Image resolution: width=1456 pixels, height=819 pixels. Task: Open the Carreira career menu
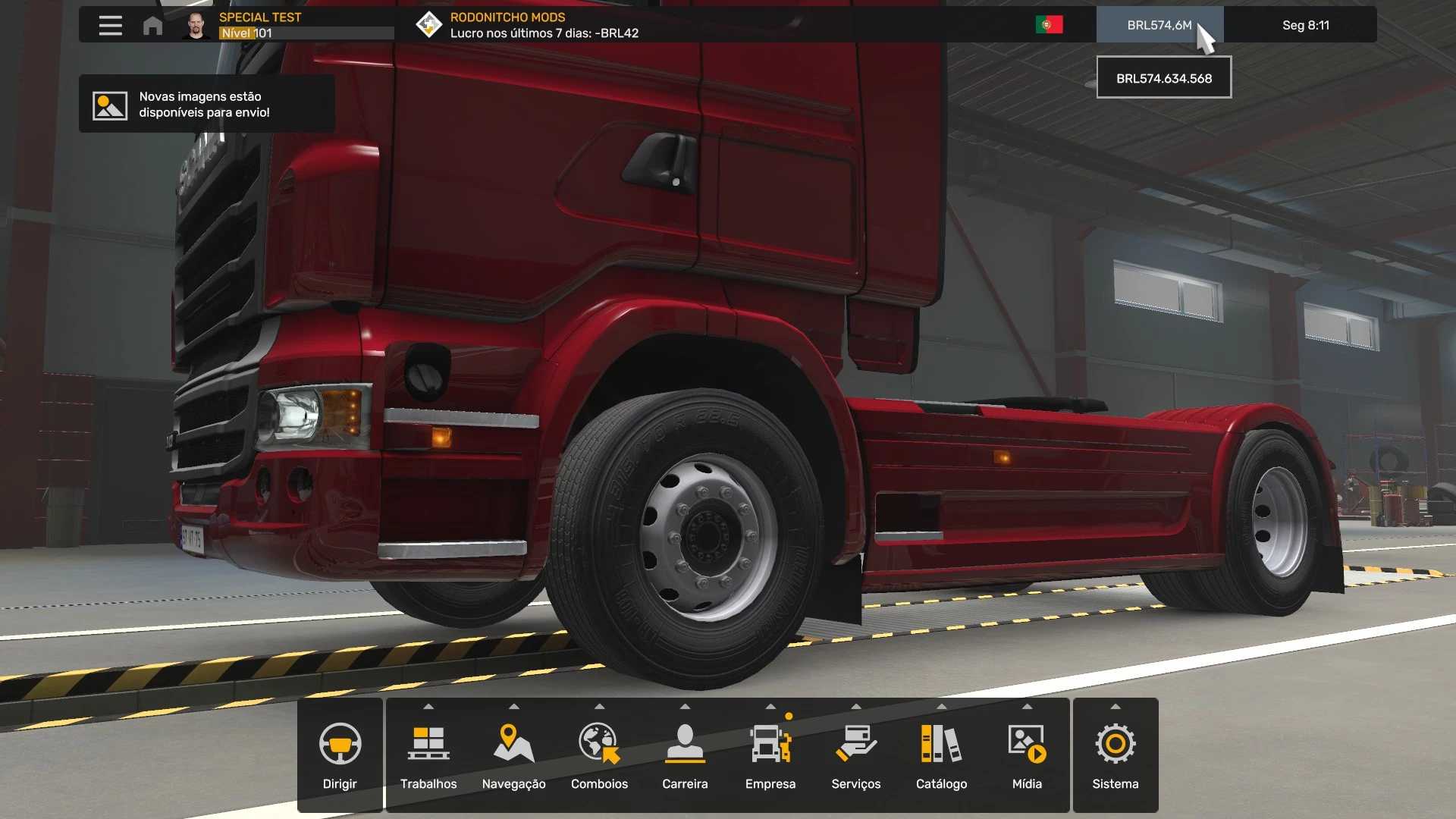[685, 755]
